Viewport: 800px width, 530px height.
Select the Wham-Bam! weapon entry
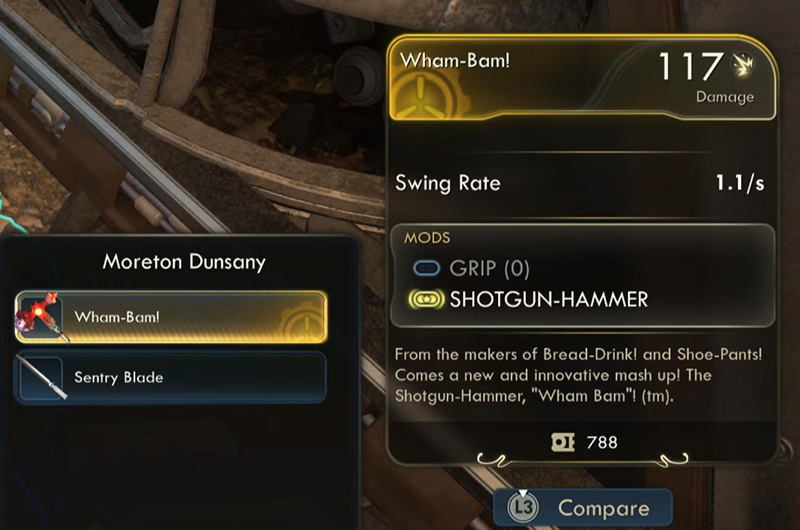170,317
